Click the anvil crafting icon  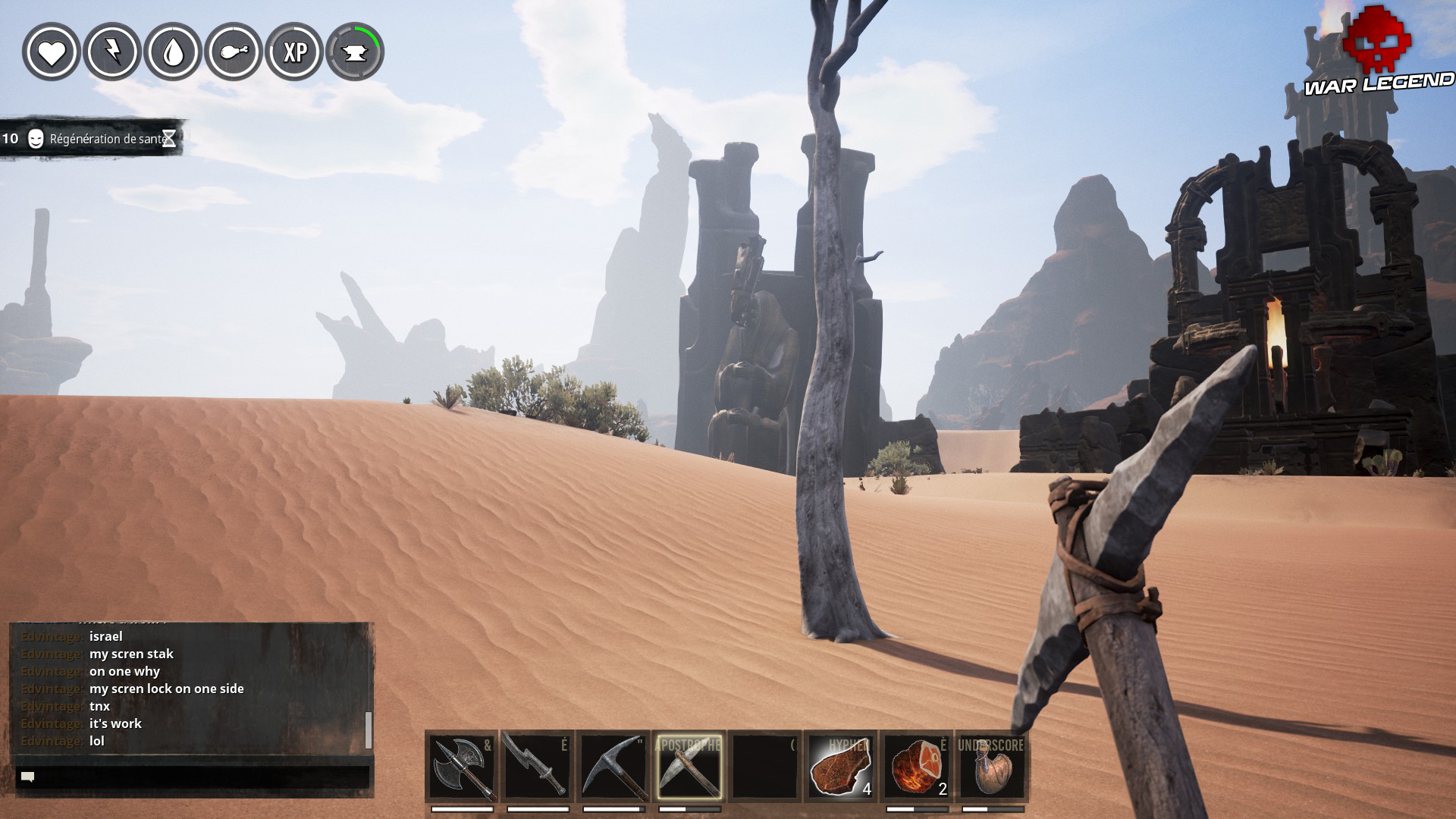[356, 53]
